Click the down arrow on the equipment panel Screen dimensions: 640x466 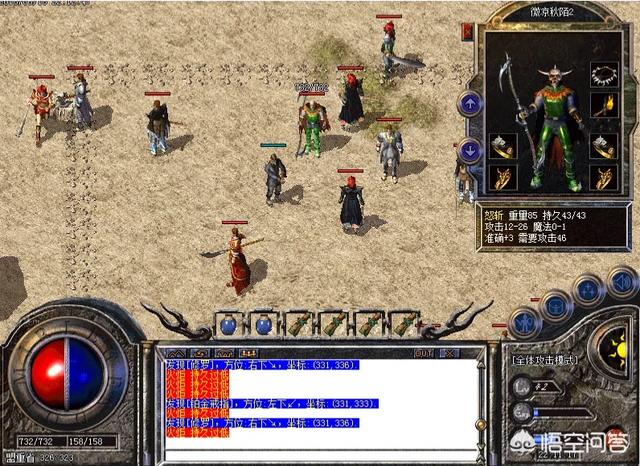tap(470, 151)
